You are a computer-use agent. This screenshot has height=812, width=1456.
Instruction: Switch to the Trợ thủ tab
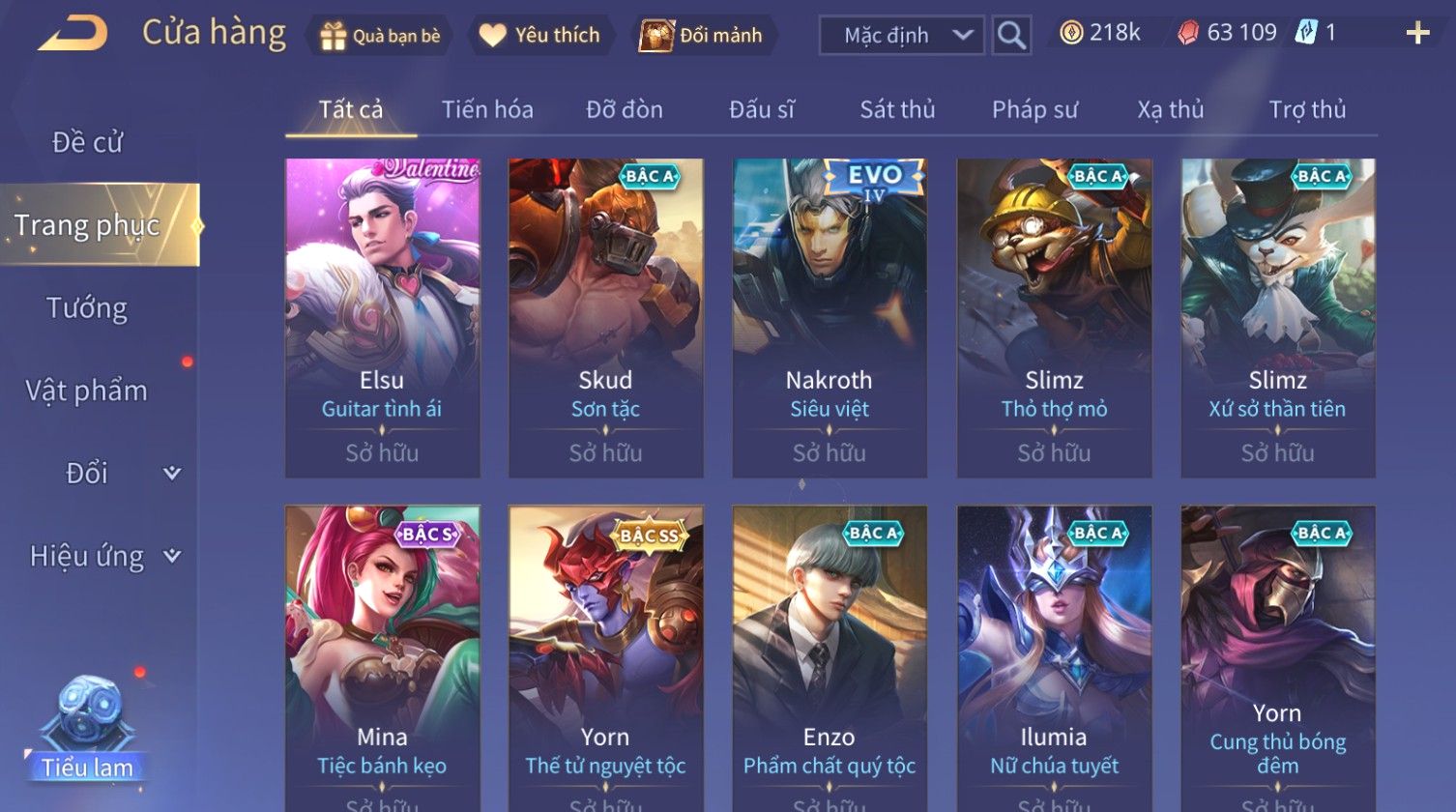[1307, 109]
